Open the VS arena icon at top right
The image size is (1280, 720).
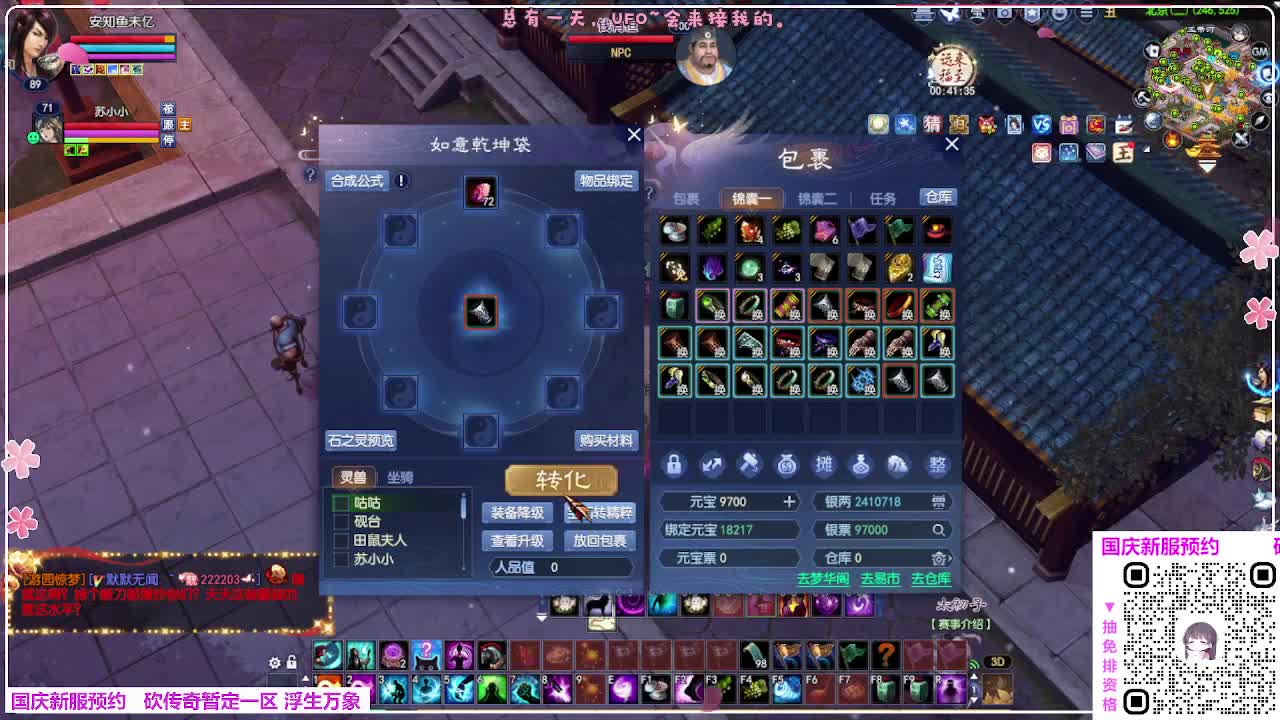(1042, 124)
